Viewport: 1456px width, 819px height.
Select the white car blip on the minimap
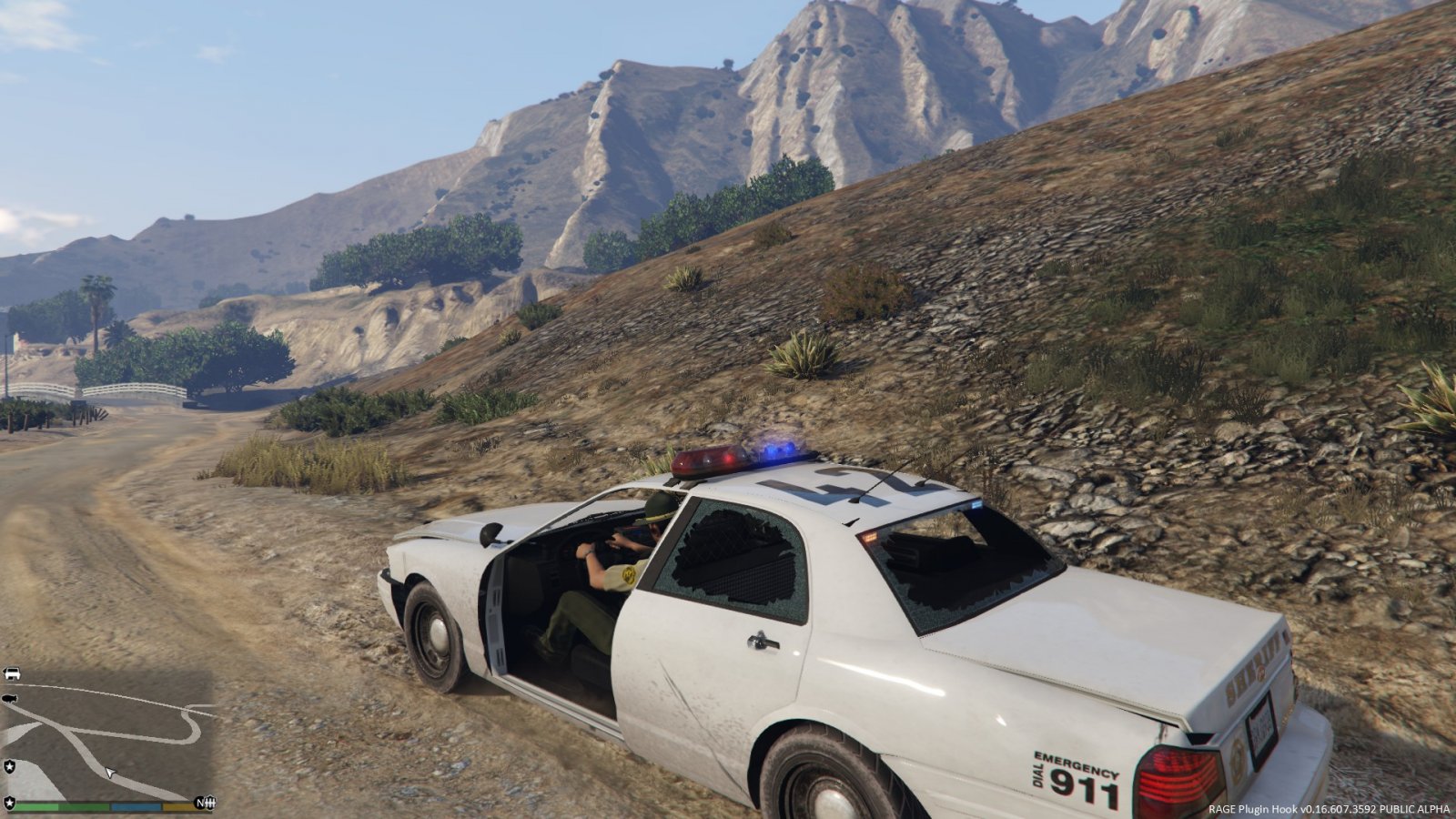point(11,674)
